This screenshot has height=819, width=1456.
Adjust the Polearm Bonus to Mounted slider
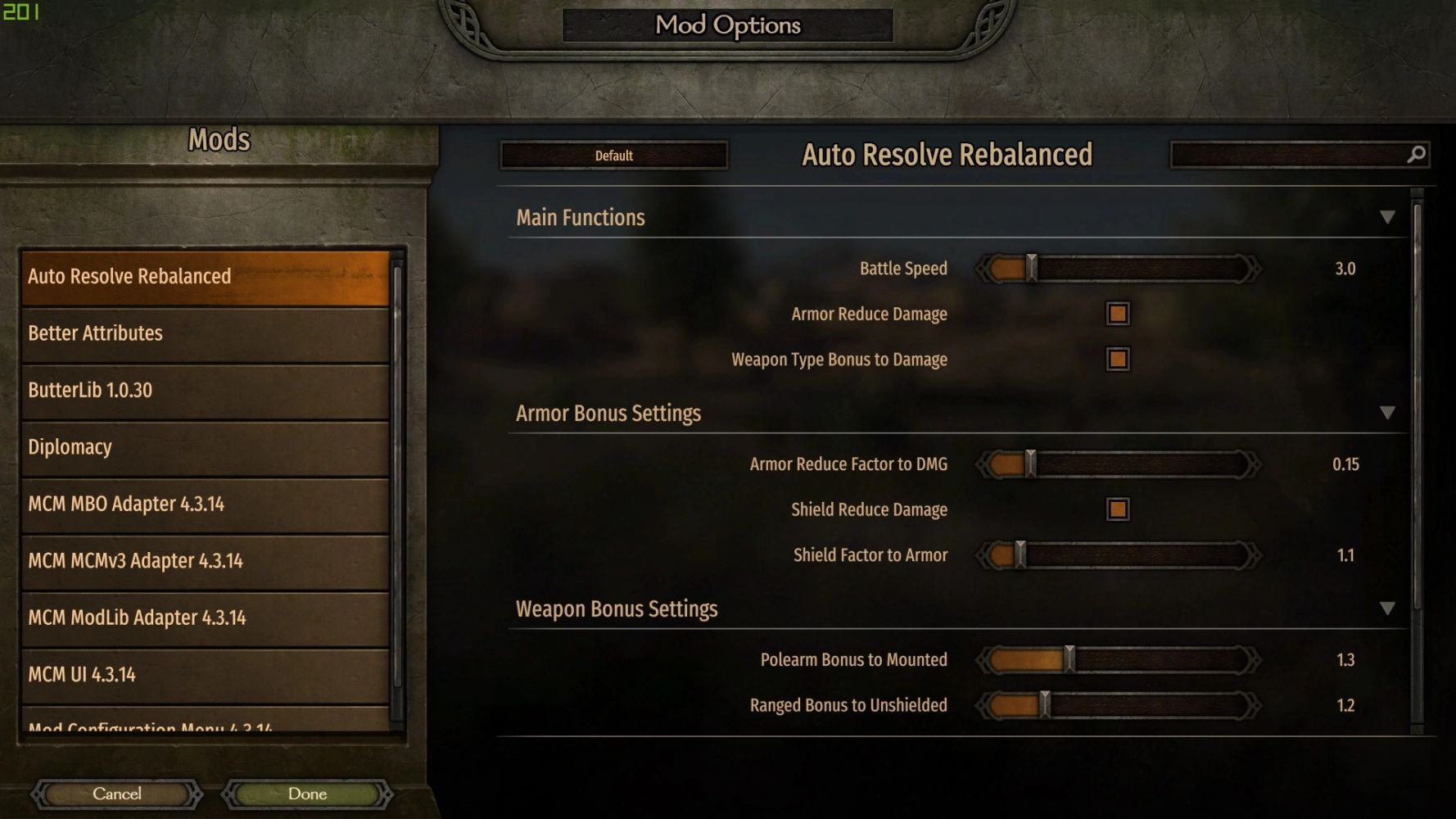point(1118,660)
